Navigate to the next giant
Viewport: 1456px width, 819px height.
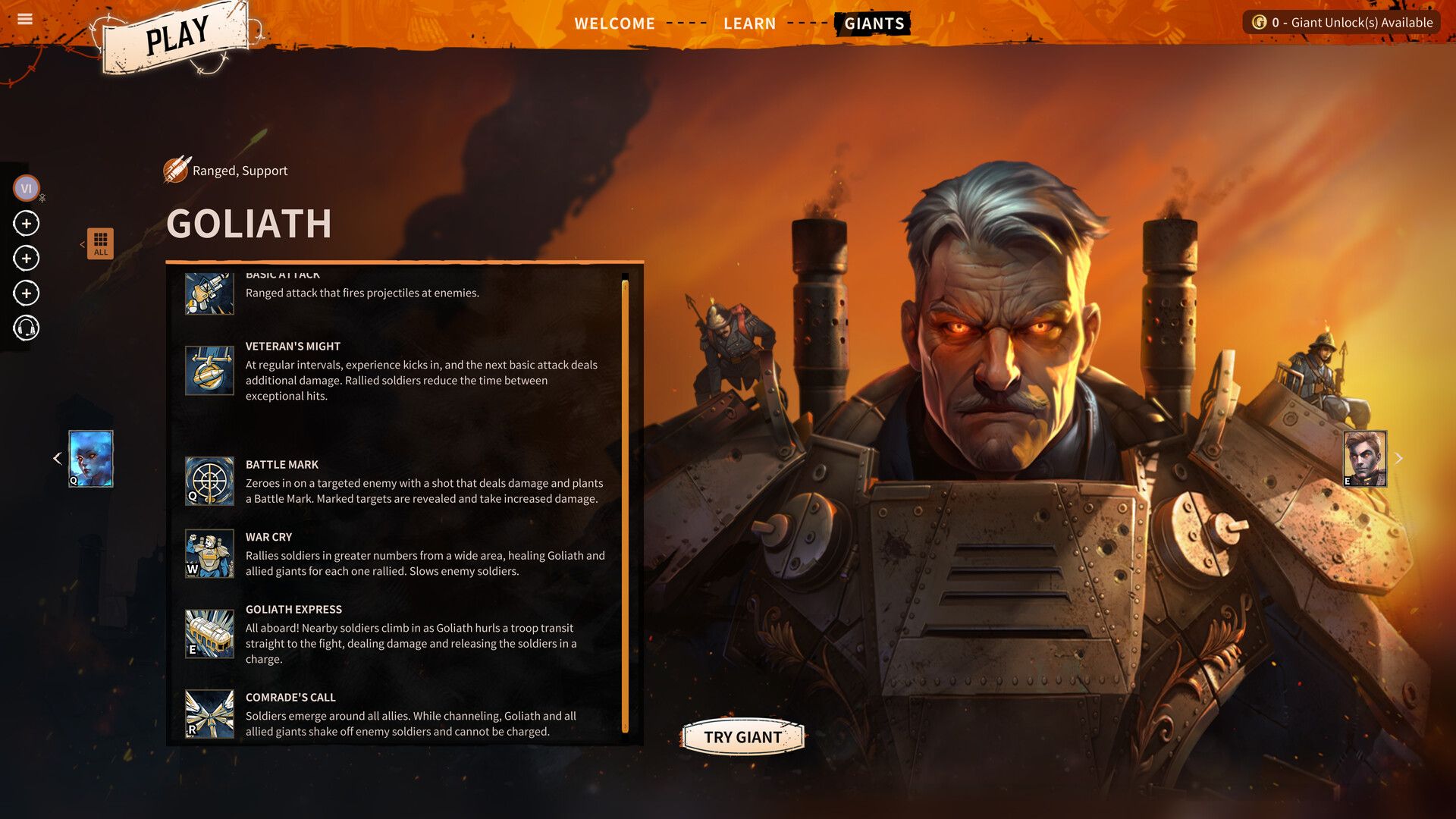1399,457
